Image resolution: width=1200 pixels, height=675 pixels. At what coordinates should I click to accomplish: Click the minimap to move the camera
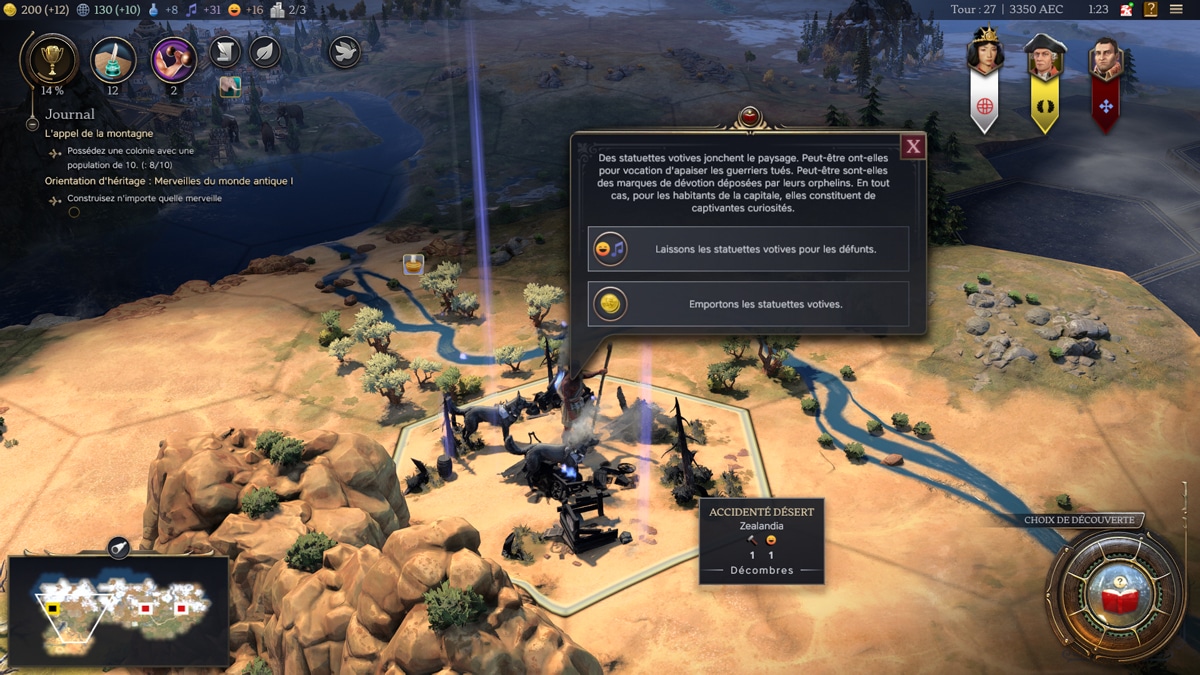[120, 608]
